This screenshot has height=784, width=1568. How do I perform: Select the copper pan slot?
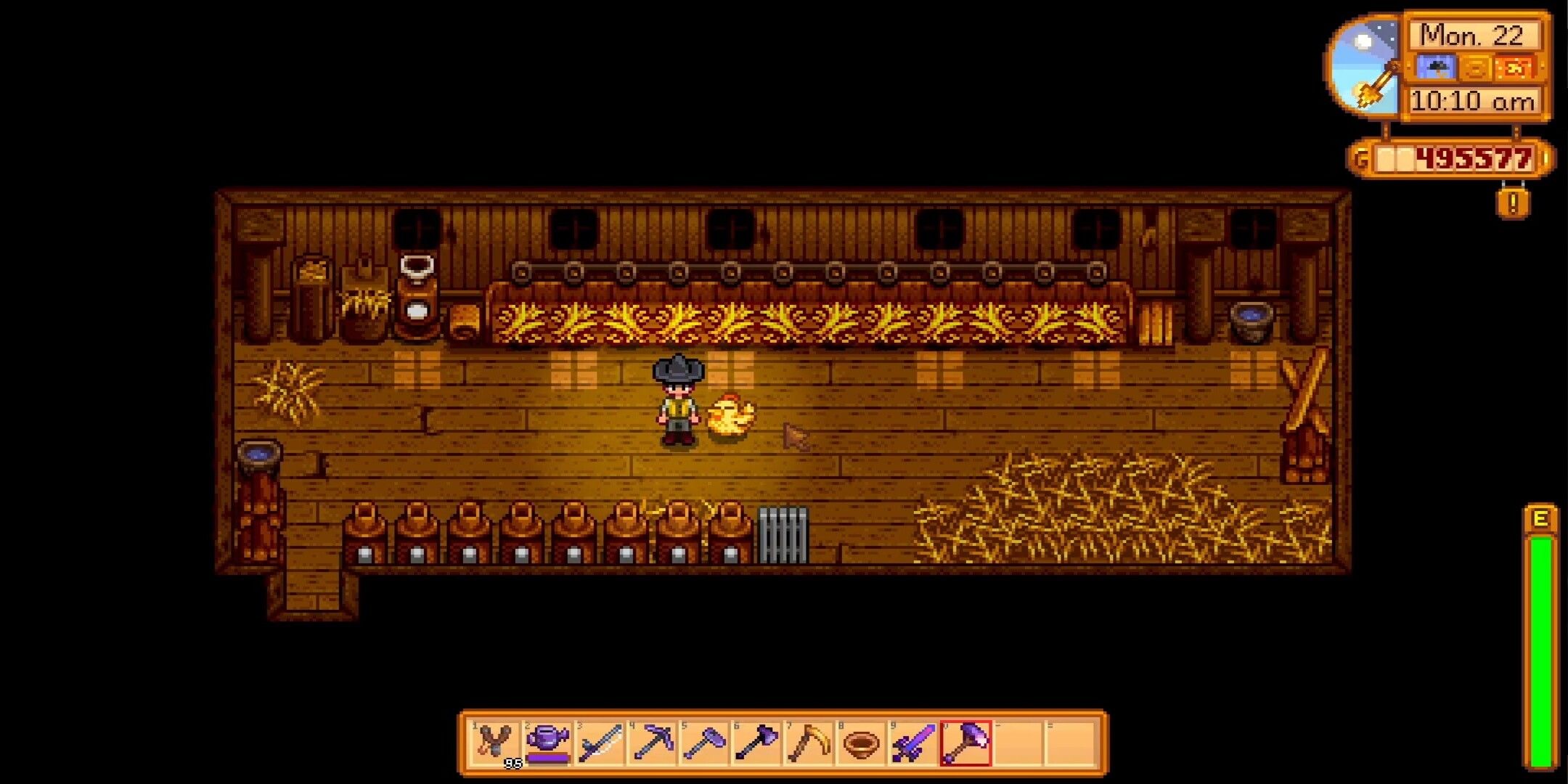(861, 743)
